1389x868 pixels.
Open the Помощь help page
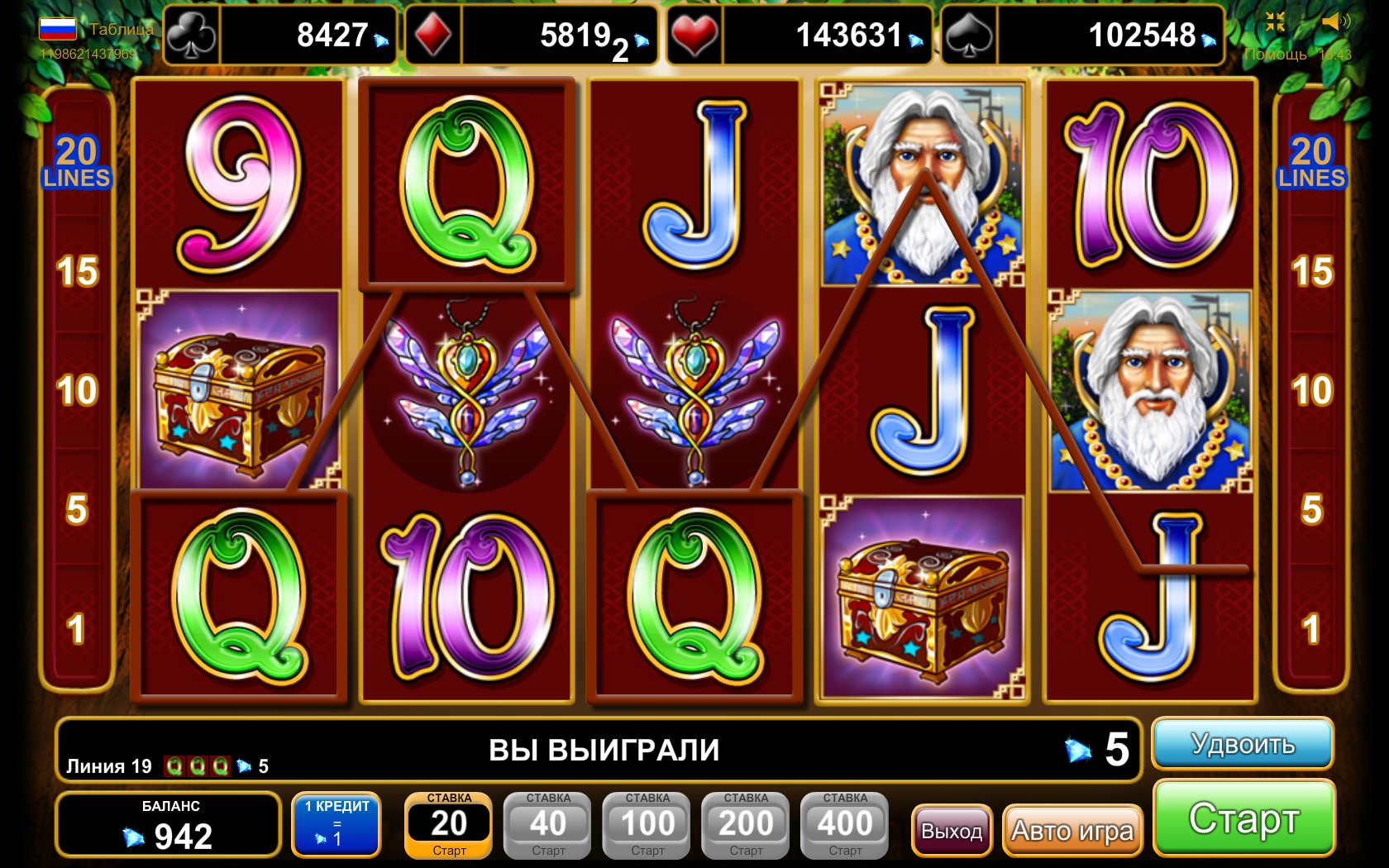click(x=1276, y=55)
